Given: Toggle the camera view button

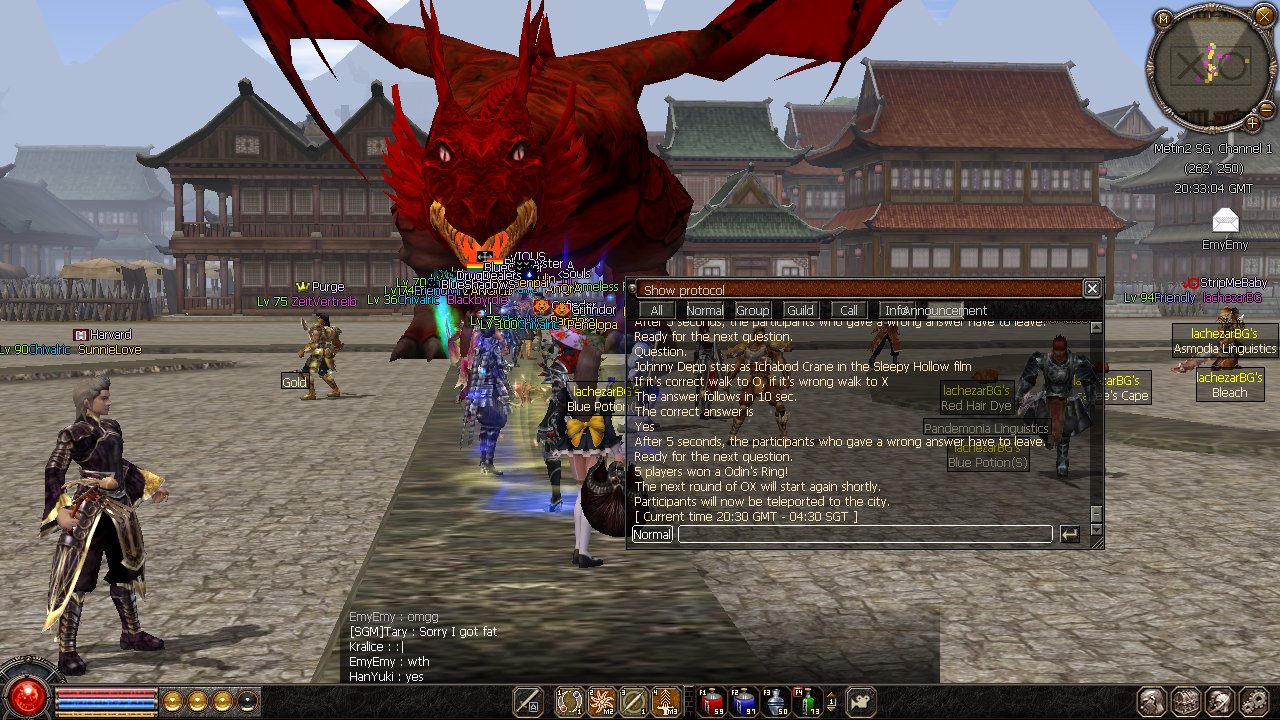Looking at the screenshot, I should [x=862, y=701].
